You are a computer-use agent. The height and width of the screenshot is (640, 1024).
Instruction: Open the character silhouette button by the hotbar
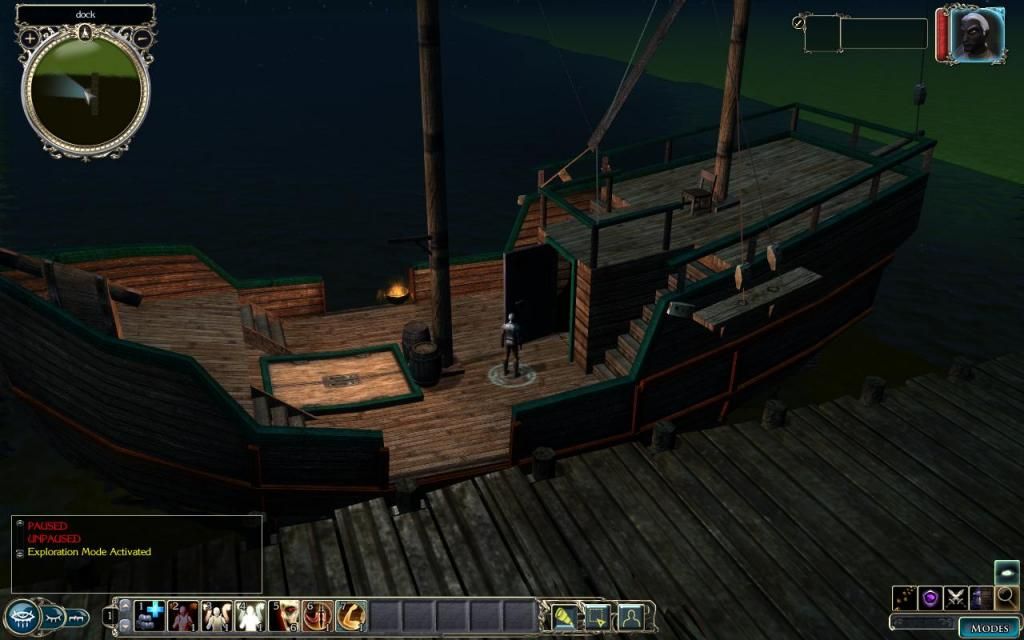click(630, 615)
